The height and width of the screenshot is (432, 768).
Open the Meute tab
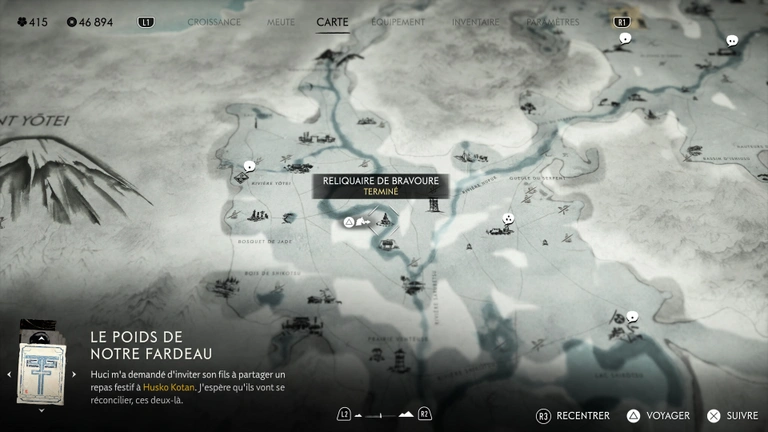click(282, 21)
